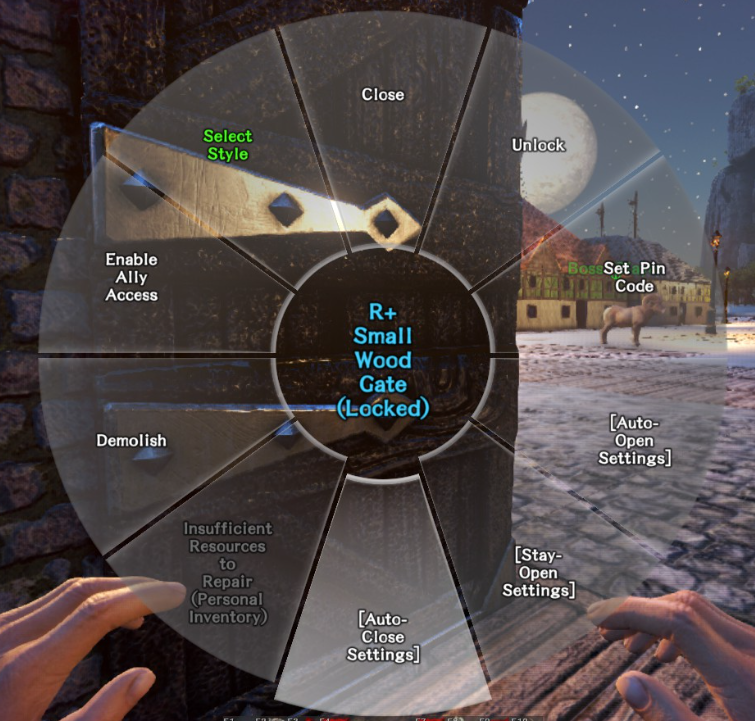The height and width of the screenshot is (721, 755).
Task: Open the Auto-Close Settings segment
Action: [383, 636]
